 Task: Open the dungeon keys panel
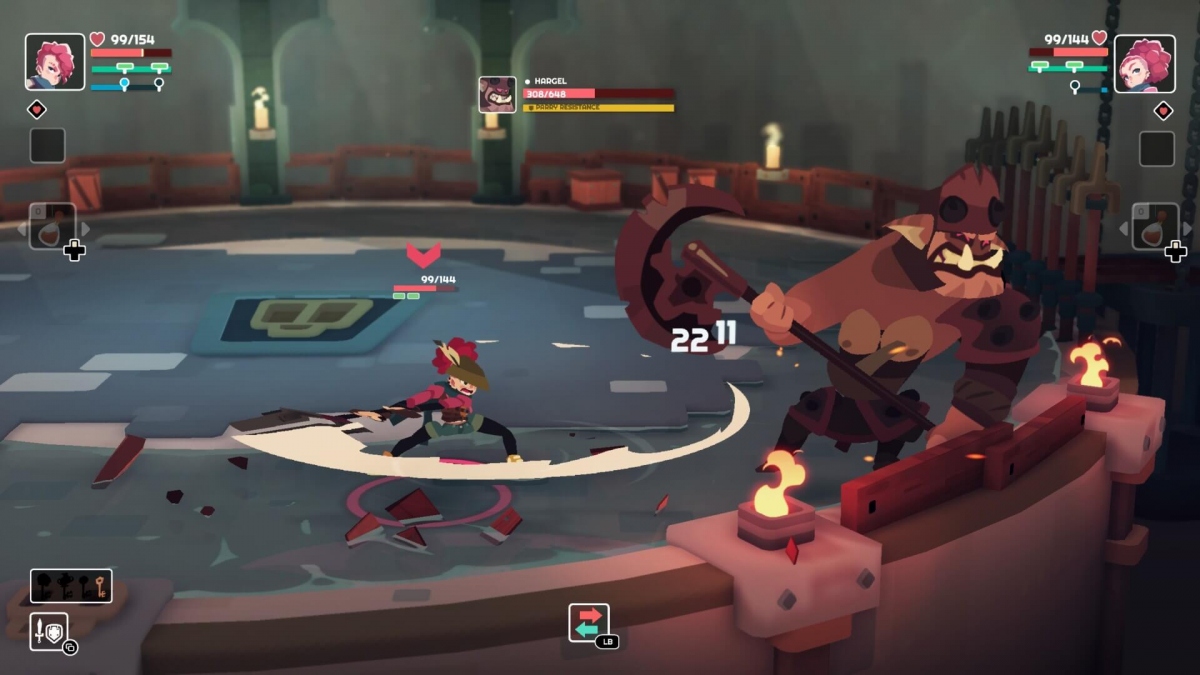click(x=71, y=586)
